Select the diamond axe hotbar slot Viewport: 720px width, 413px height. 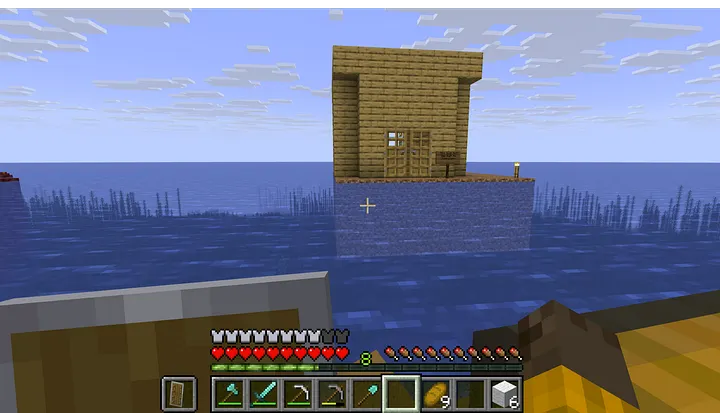[227, 393]
